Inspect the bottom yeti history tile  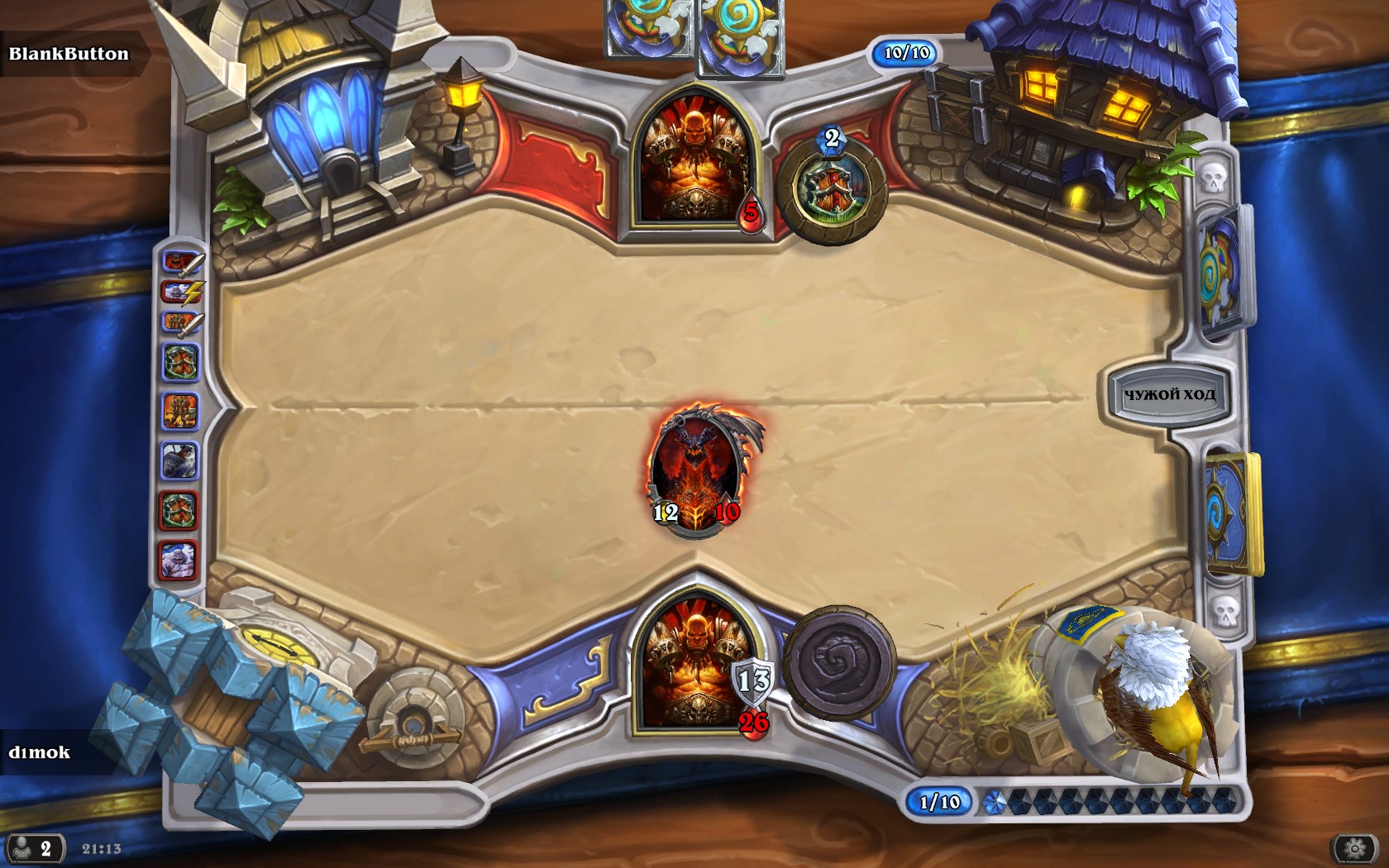click(x=180, y=559)
